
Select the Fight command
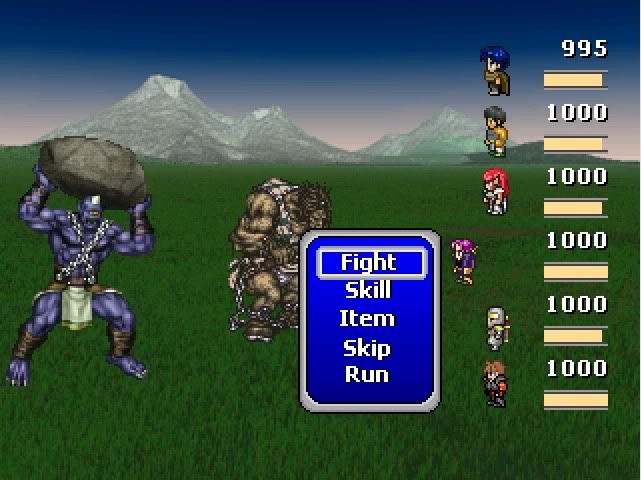(x=369, y=263)
